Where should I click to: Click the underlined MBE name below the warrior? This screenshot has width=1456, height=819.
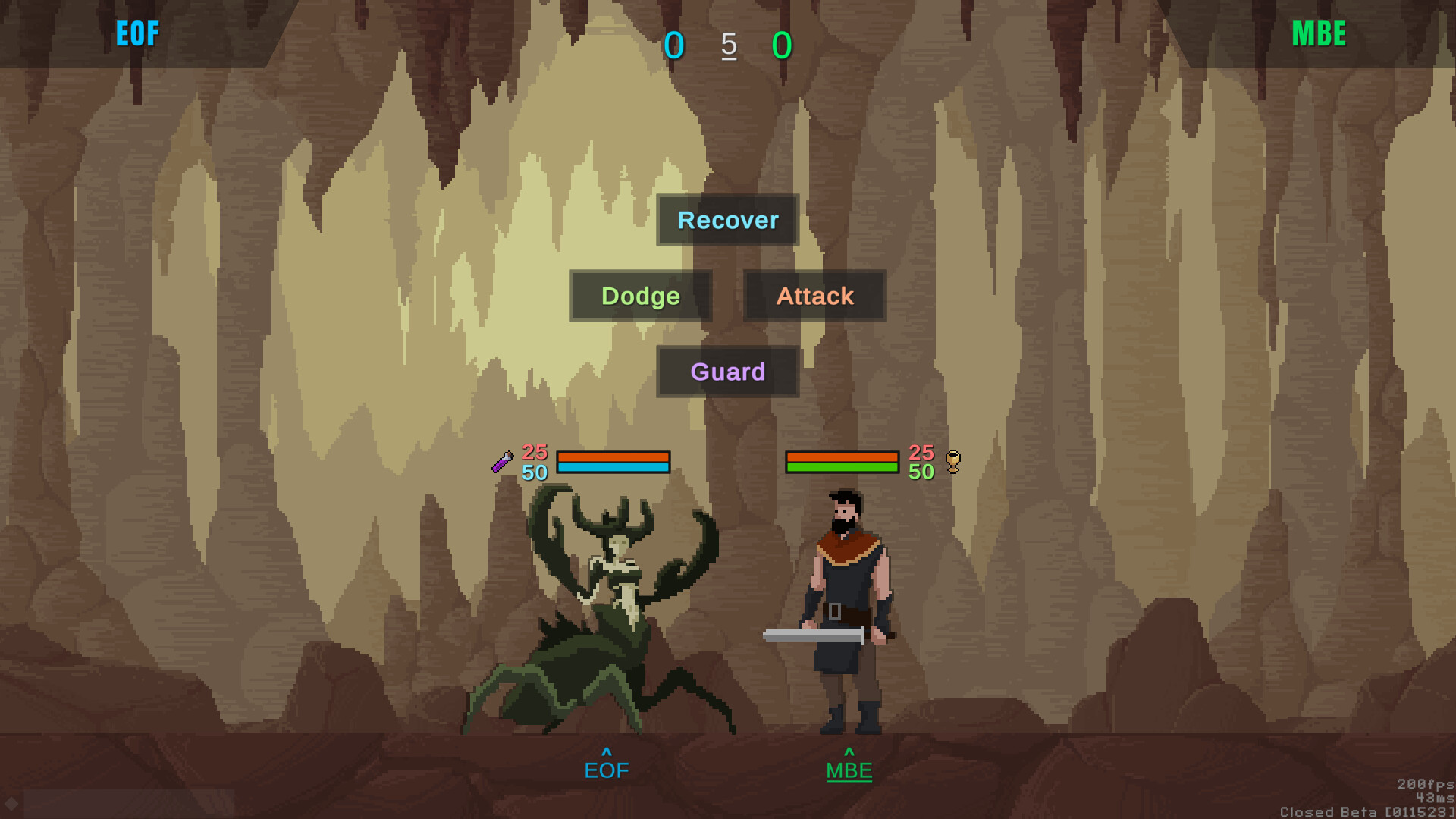click(x=849, y=770)
